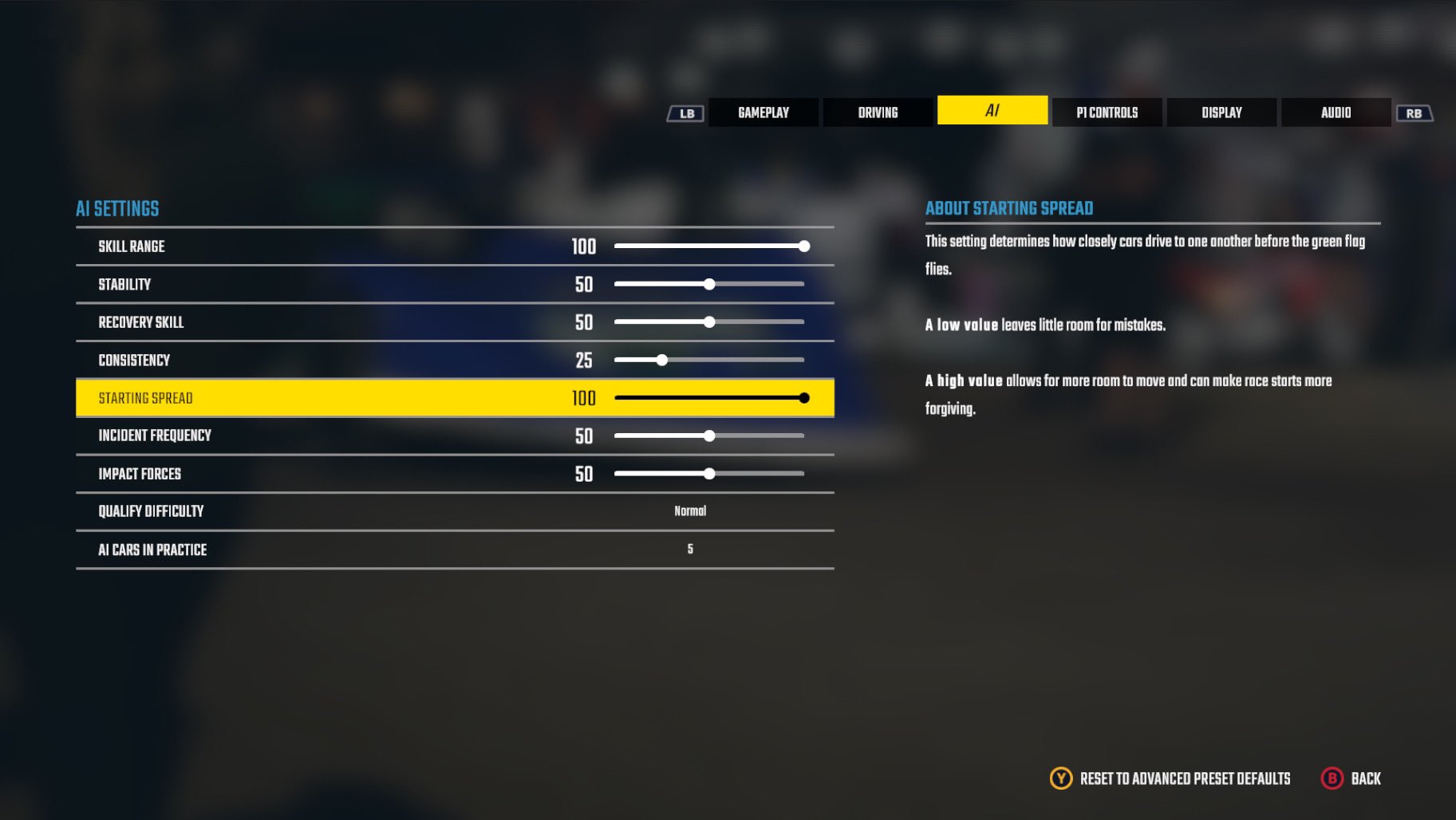Adjust the Skill Range slider
Viewport: 1456px width, 820px height.
point(804,246)
